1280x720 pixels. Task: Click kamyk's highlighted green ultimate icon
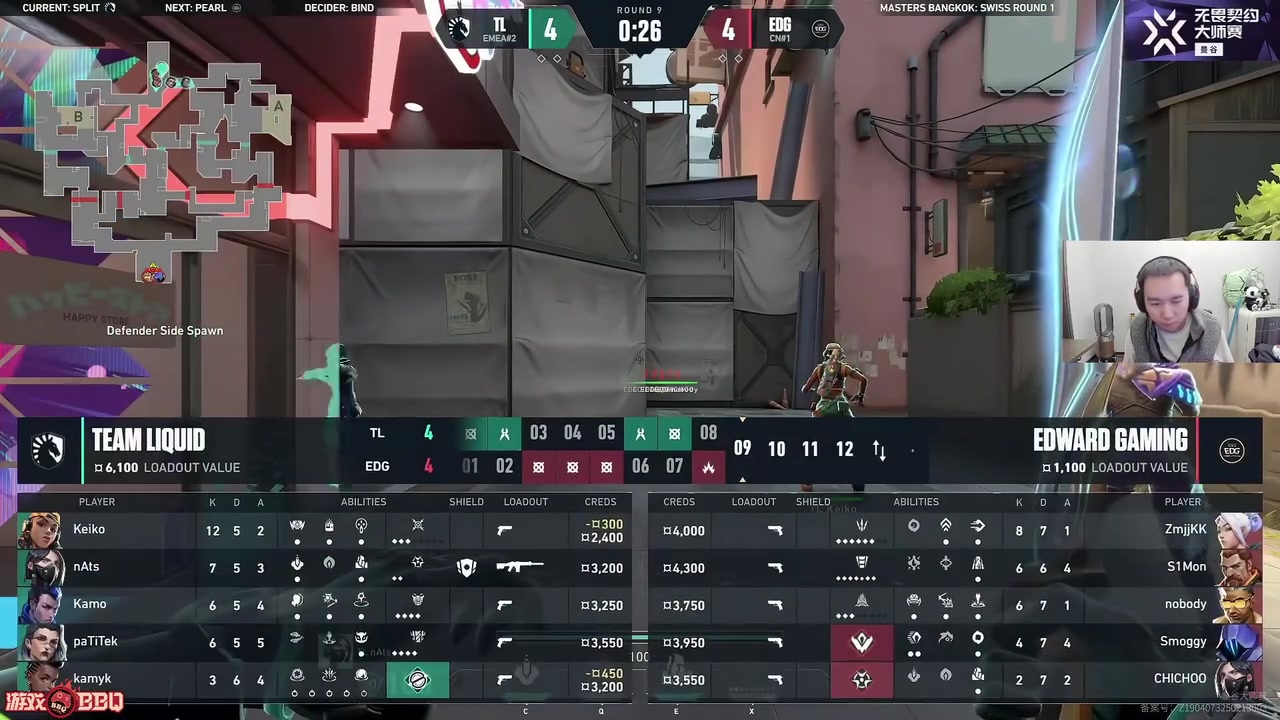tap(418, 680)
